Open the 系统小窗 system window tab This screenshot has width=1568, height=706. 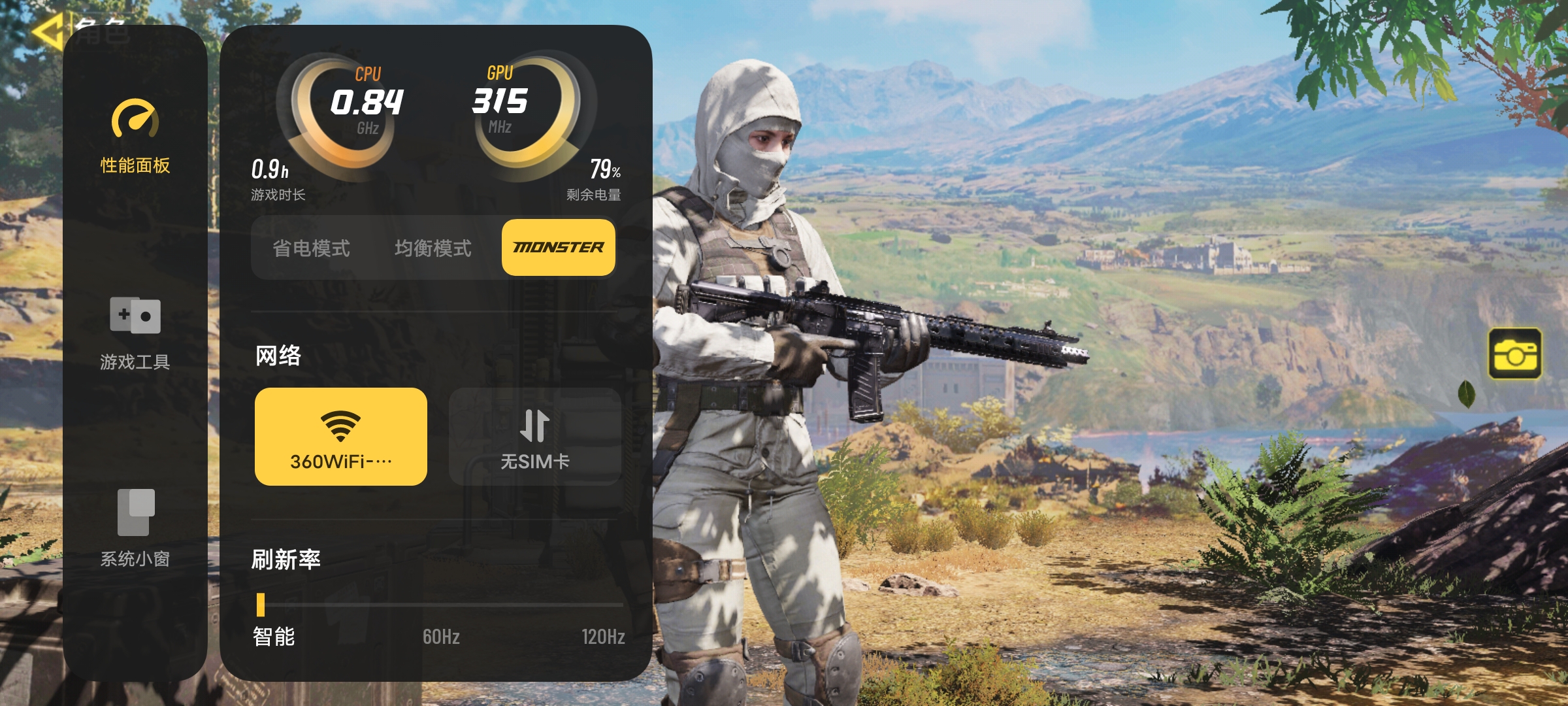pos(135,528)
